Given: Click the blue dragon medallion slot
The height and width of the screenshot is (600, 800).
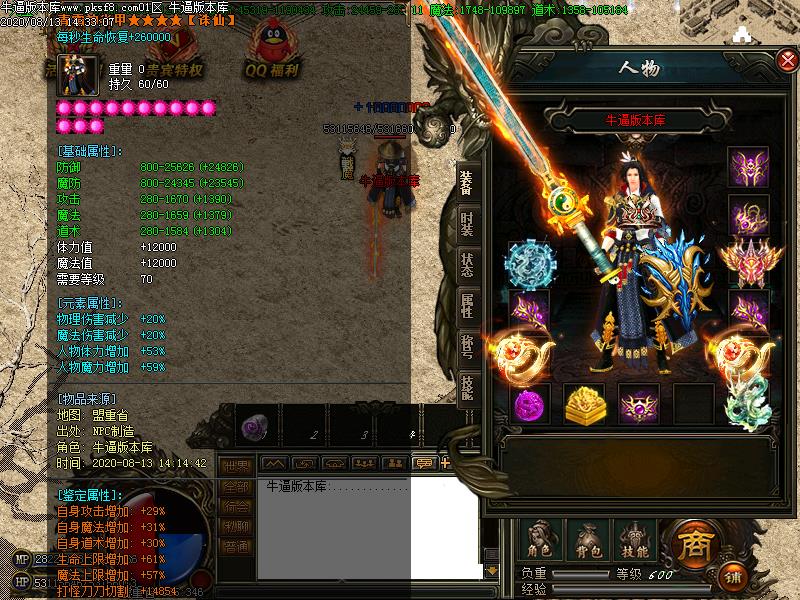Looking at the screenshot, I should [529, 263].
